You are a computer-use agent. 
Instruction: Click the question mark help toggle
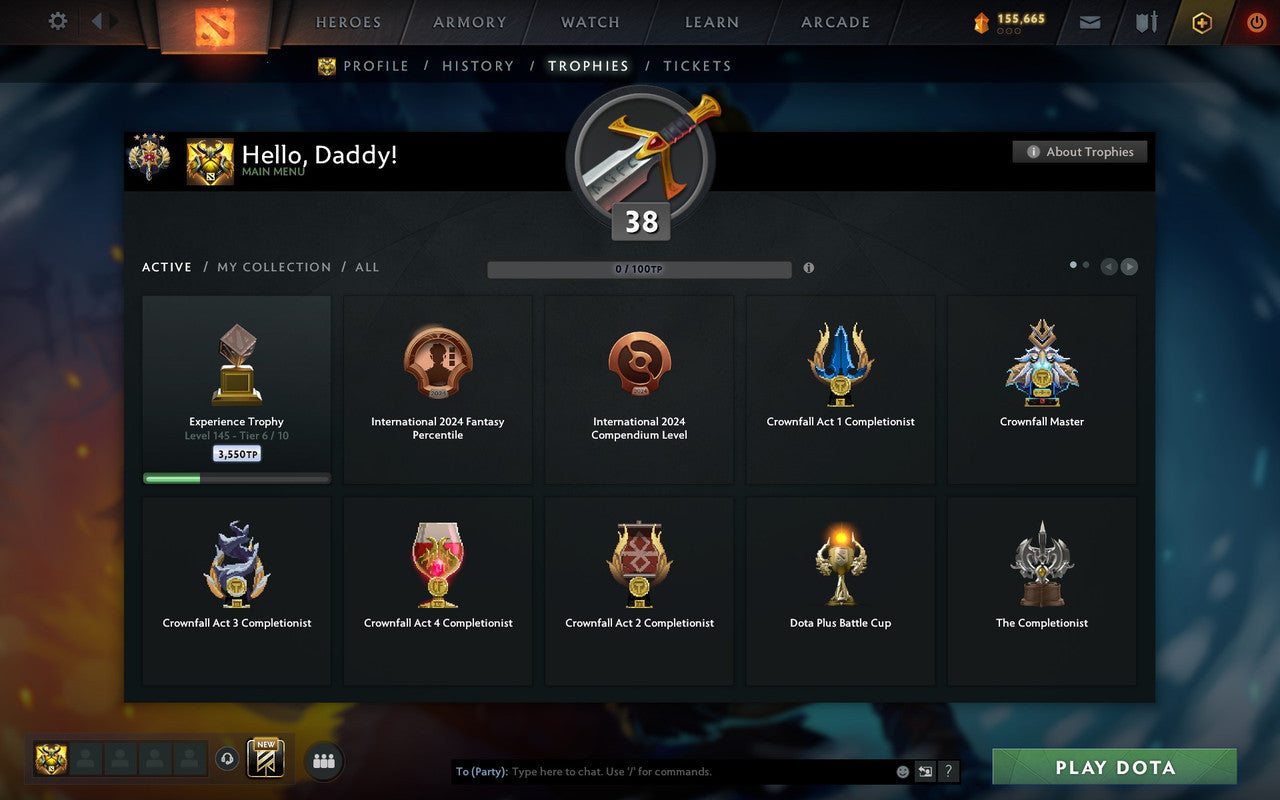click(x=948, y=771)
